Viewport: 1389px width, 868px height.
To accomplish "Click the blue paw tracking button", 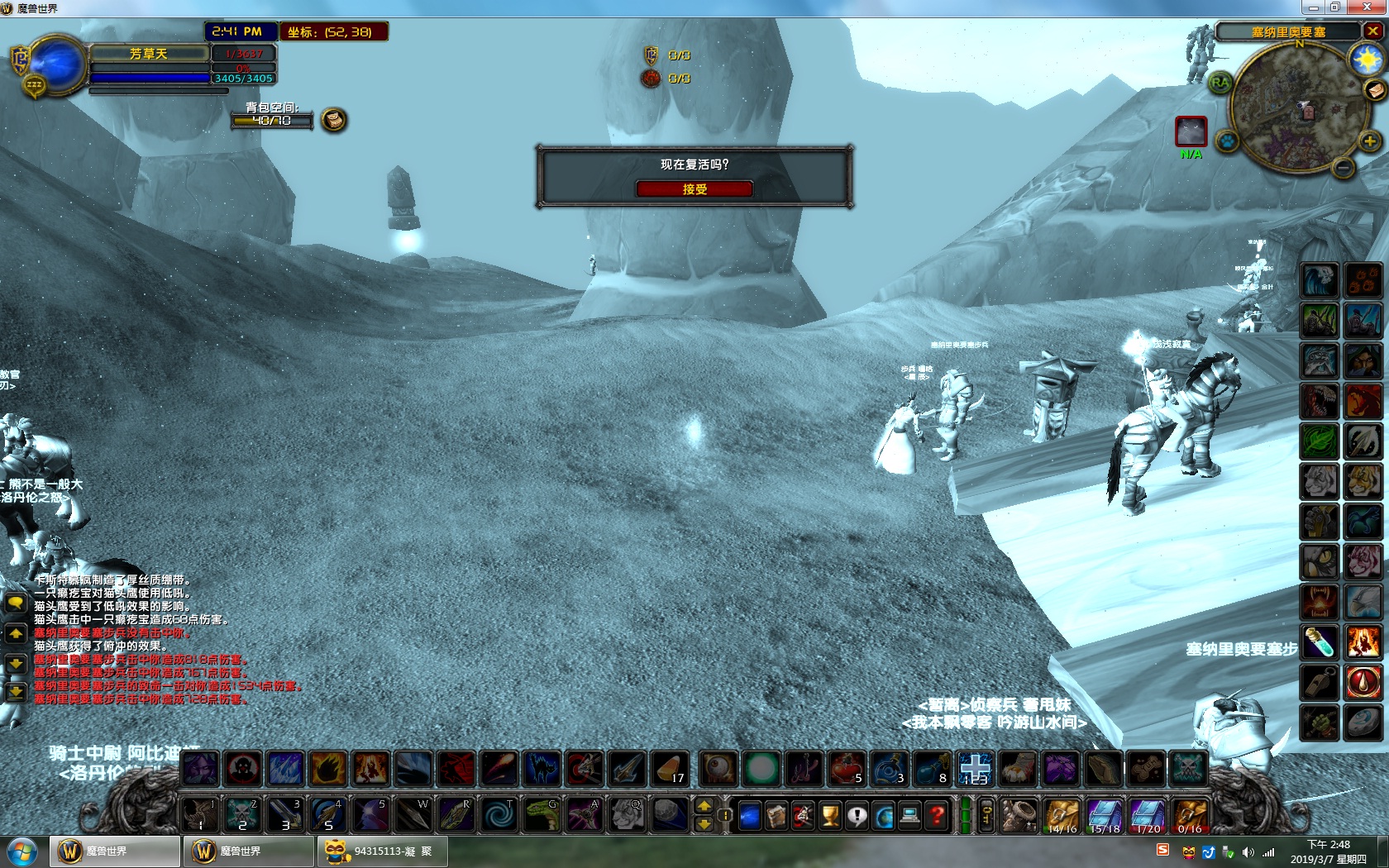I will pyautogui.click(x=1228, y=141).
